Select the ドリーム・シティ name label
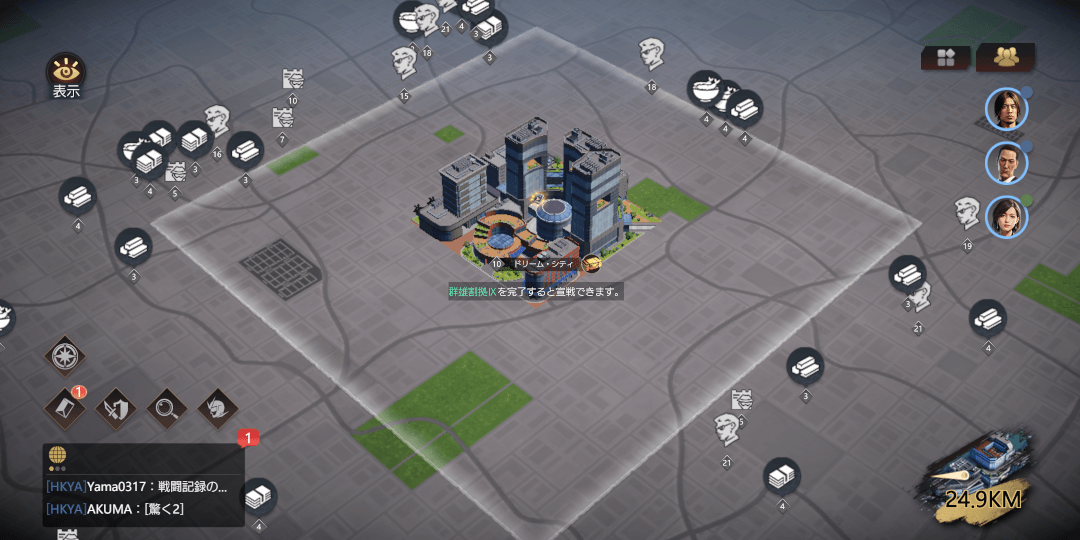 [543, 264]
